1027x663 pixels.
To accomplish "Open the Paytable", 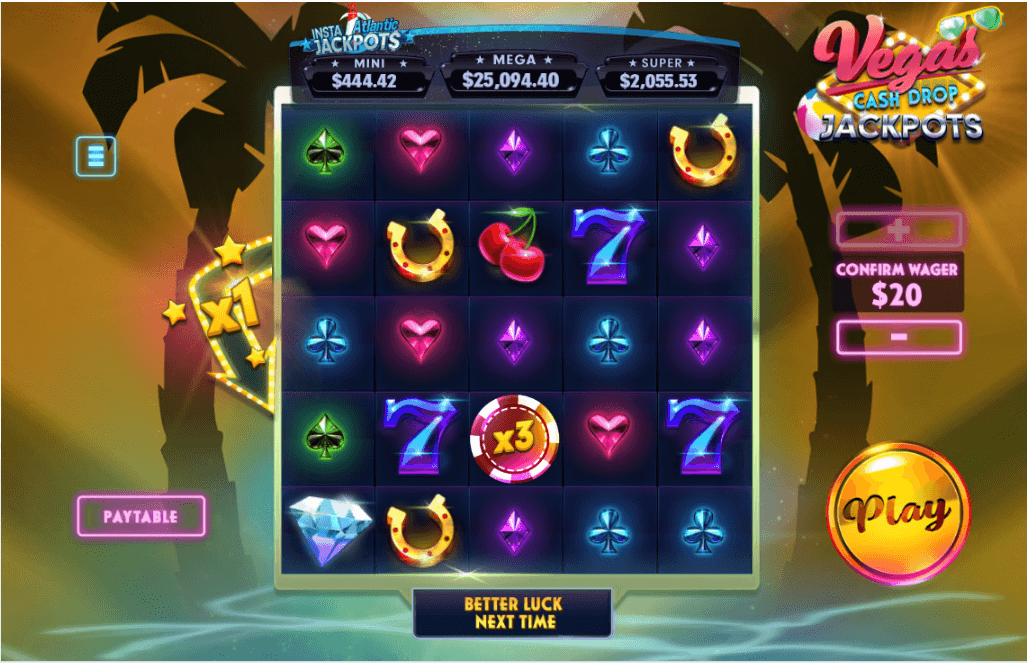I will [x=141, y=516].
